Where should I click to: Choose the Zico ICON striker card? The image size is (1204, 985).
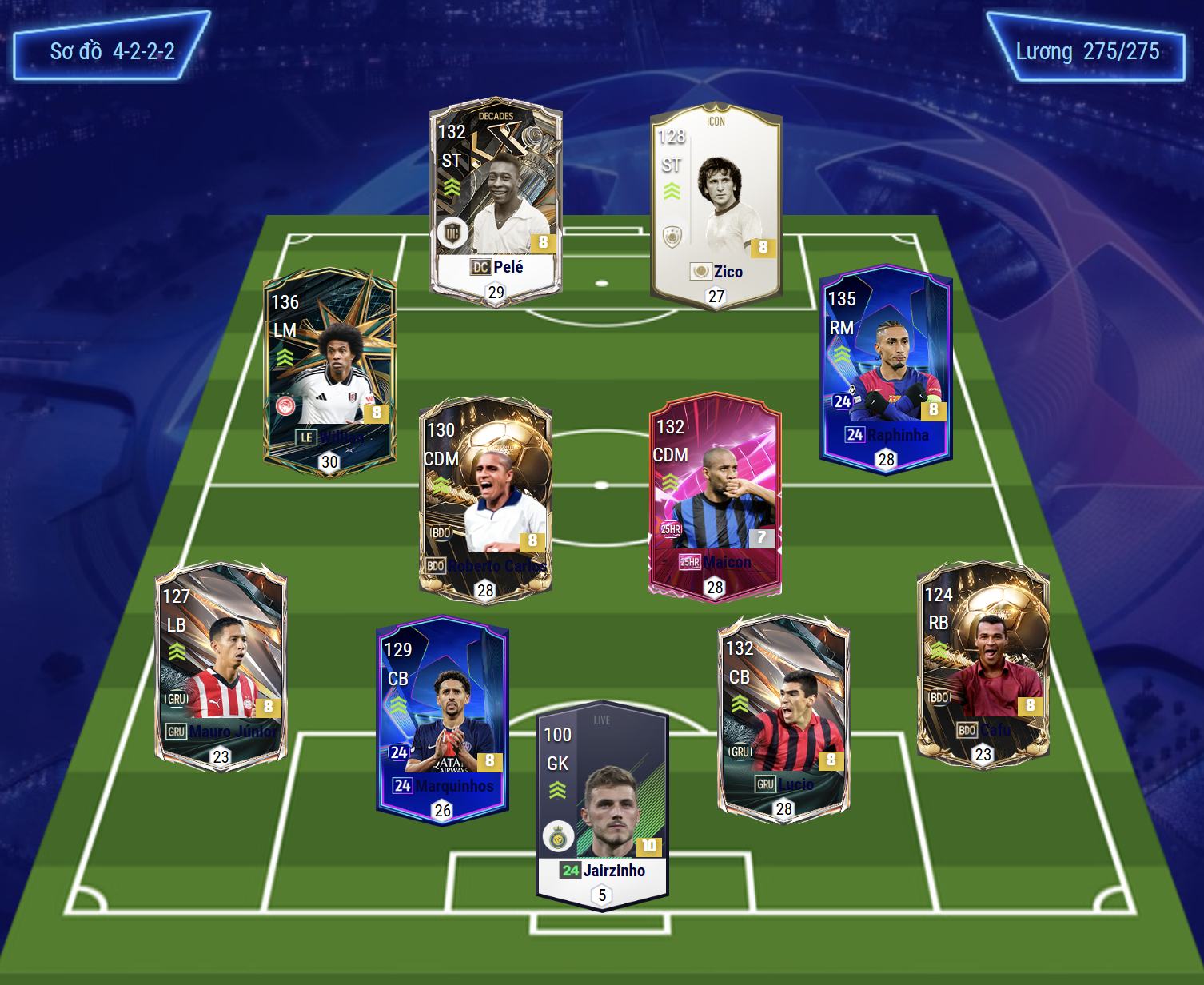tap(716, 205)
